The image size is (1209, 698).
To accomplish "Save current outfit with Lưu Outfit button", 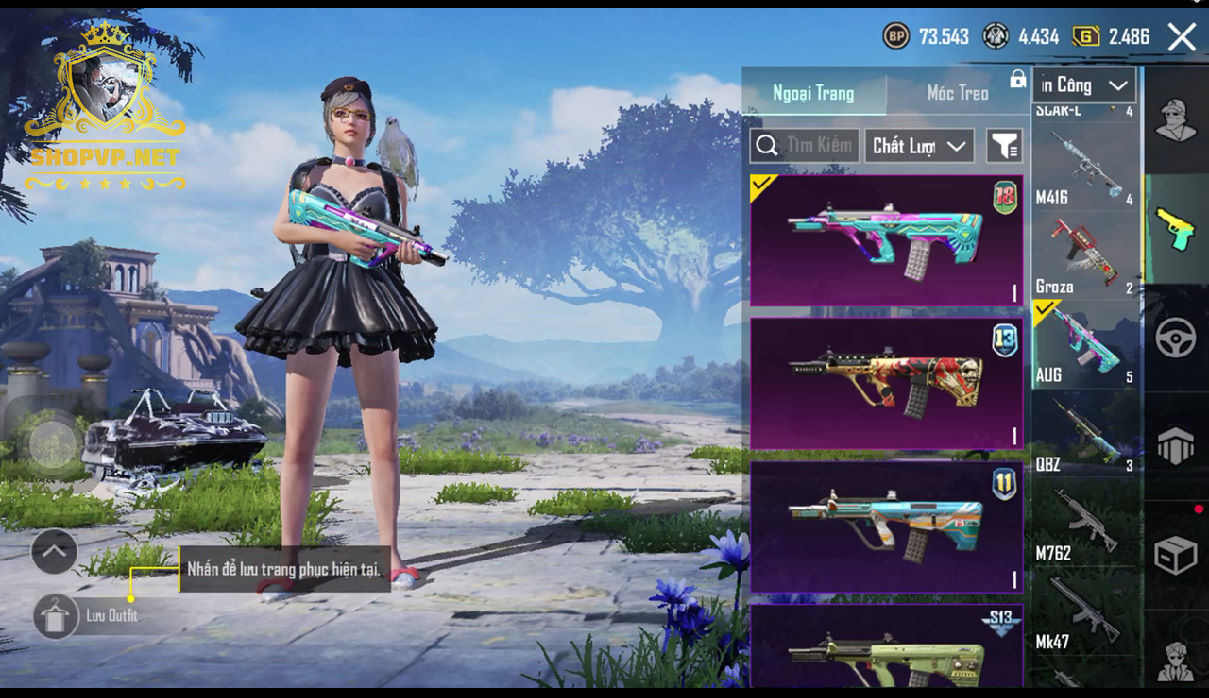I will 56,615.
